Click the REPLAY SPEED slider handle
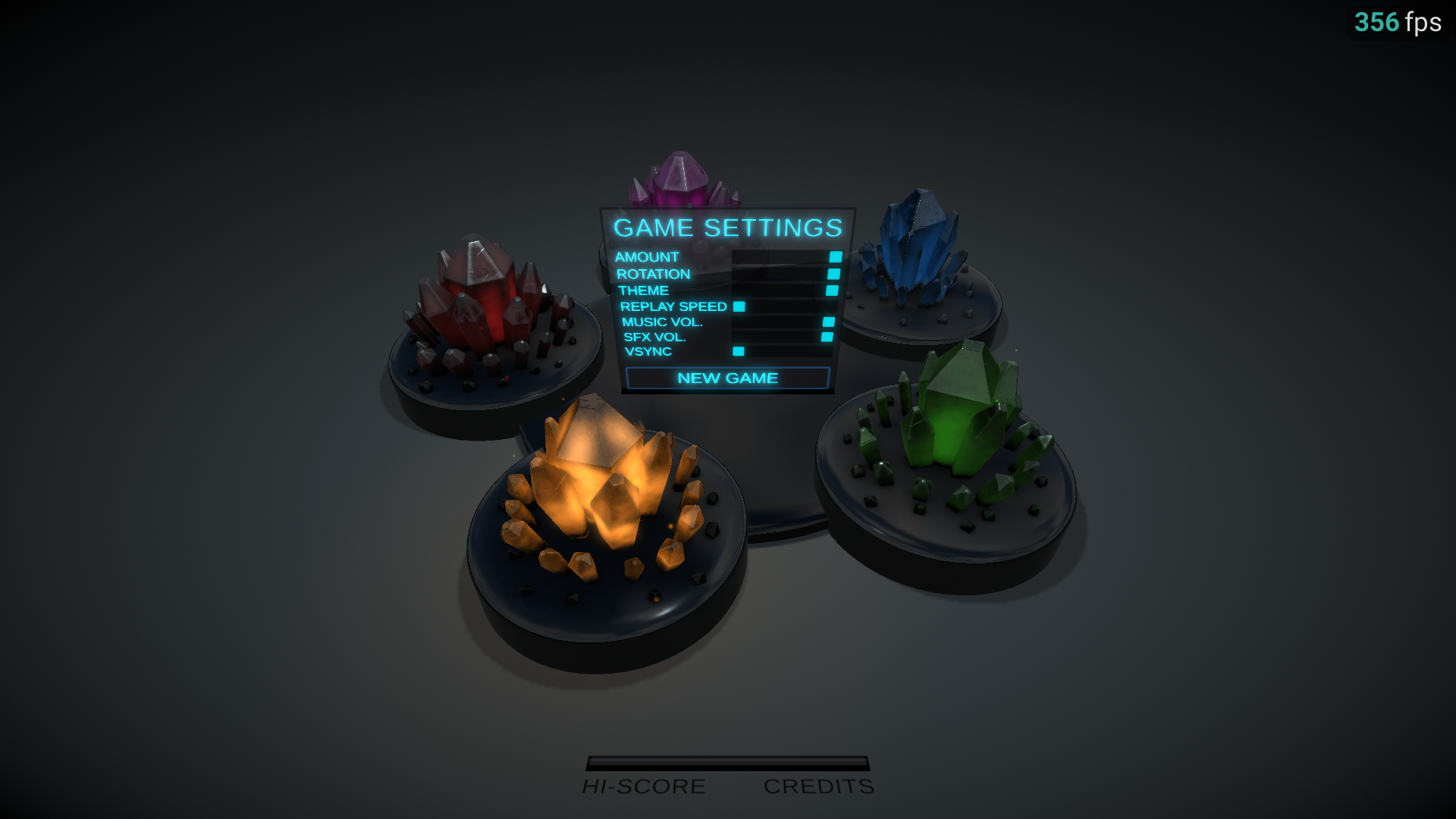 (738, 306)
